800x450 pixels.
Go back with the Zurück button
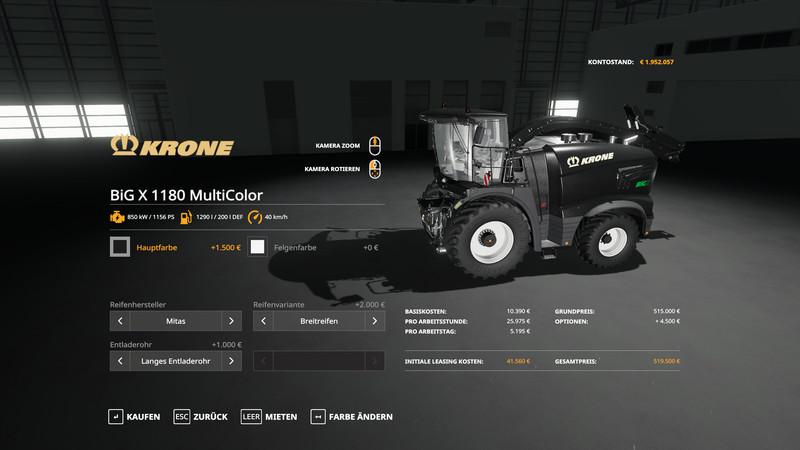click(201, 416)
